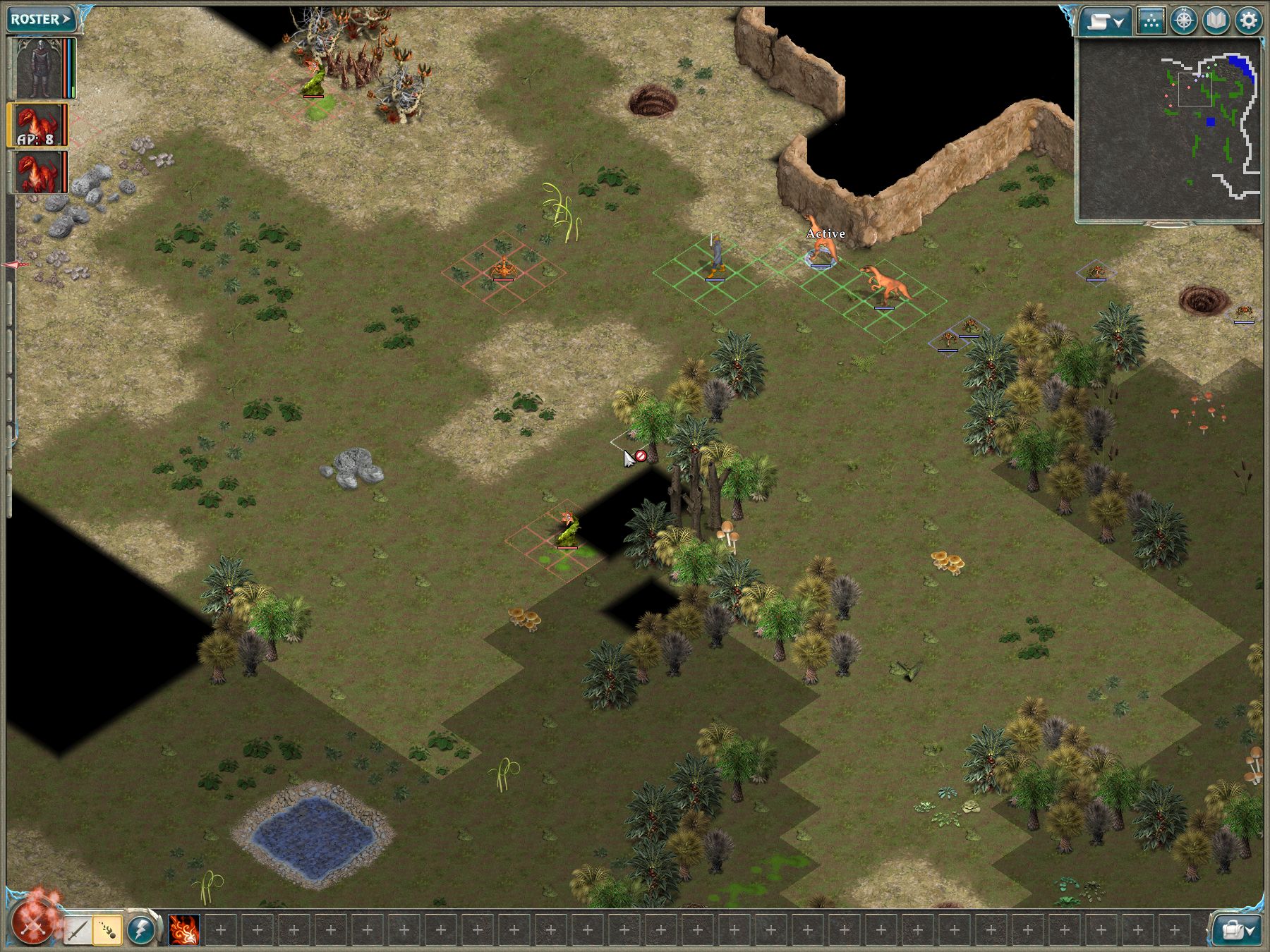Image resolution: width=1270 pixels, height=952 pixels.
Task: Open the inventory bag dropdown
Action: coord(1236,930)
